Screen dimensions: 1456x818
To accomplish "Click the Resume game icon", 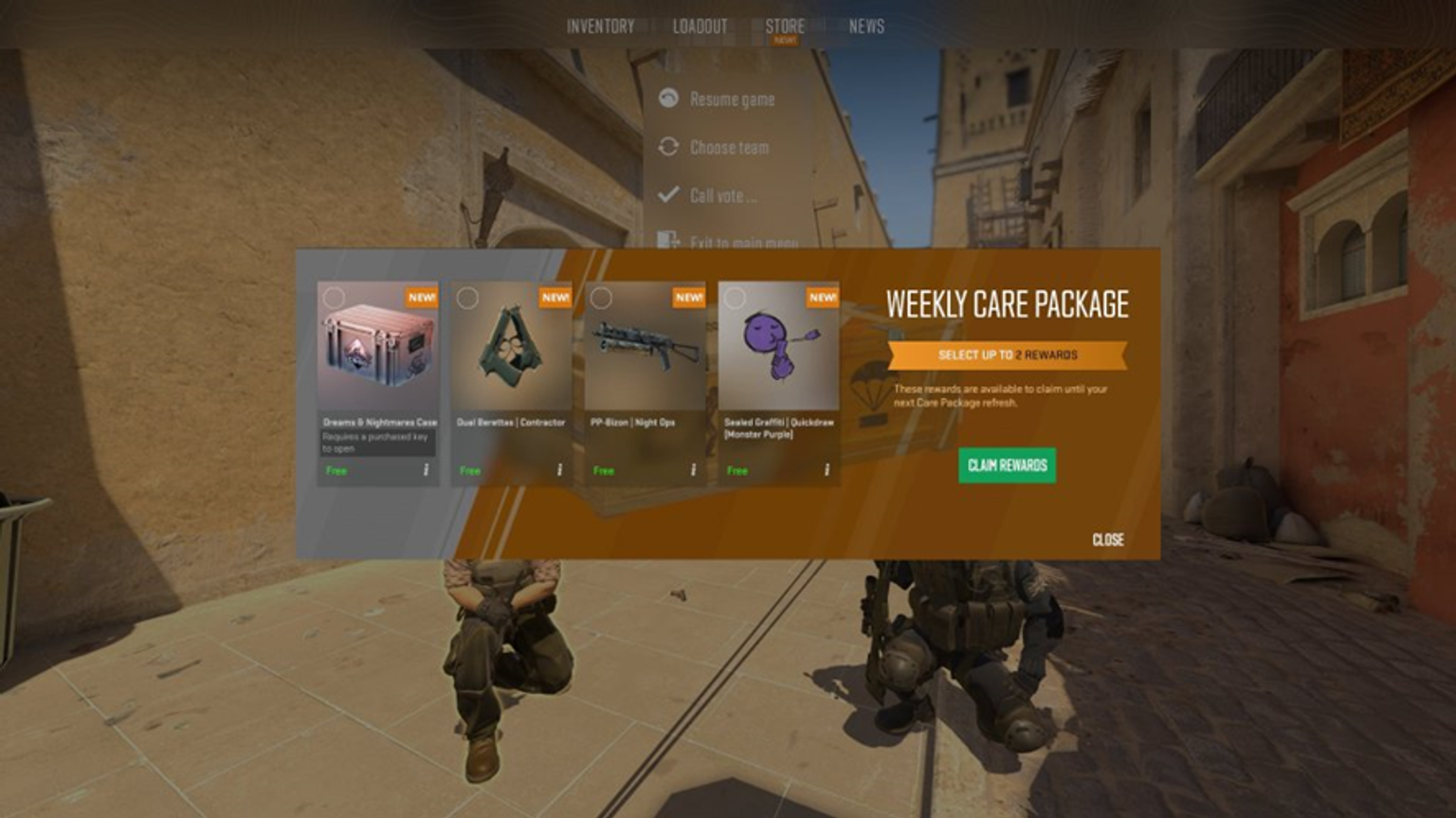I will pos(669,99).
